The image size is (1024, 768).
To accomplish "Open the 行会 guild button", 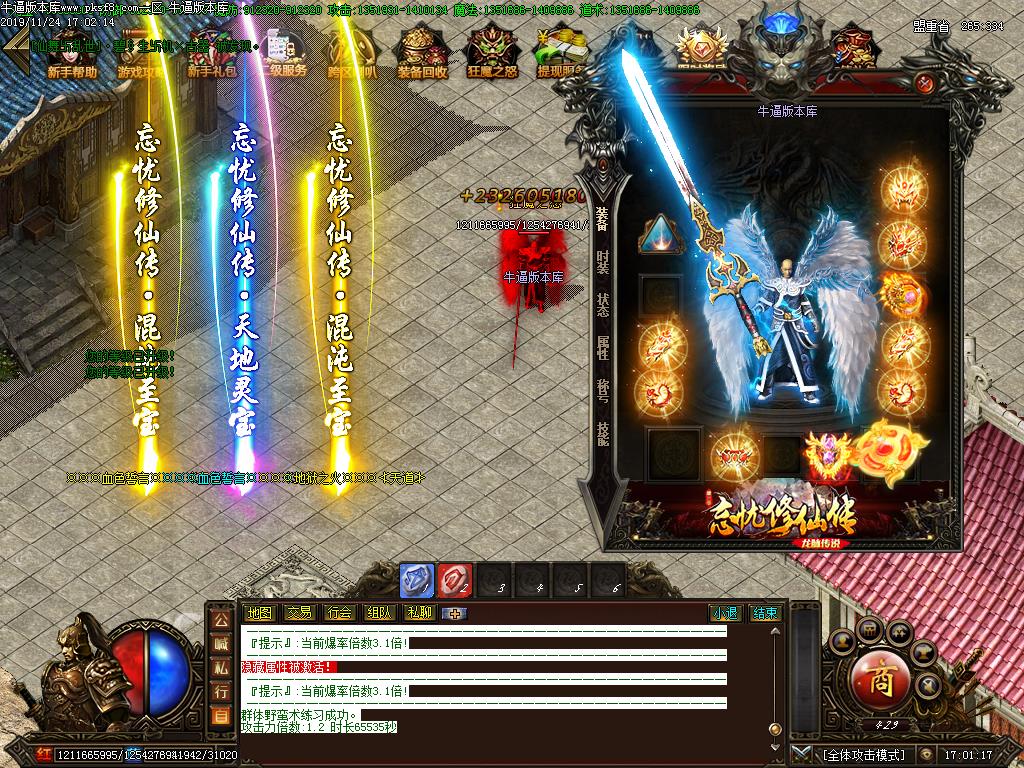I will (339, 613).
